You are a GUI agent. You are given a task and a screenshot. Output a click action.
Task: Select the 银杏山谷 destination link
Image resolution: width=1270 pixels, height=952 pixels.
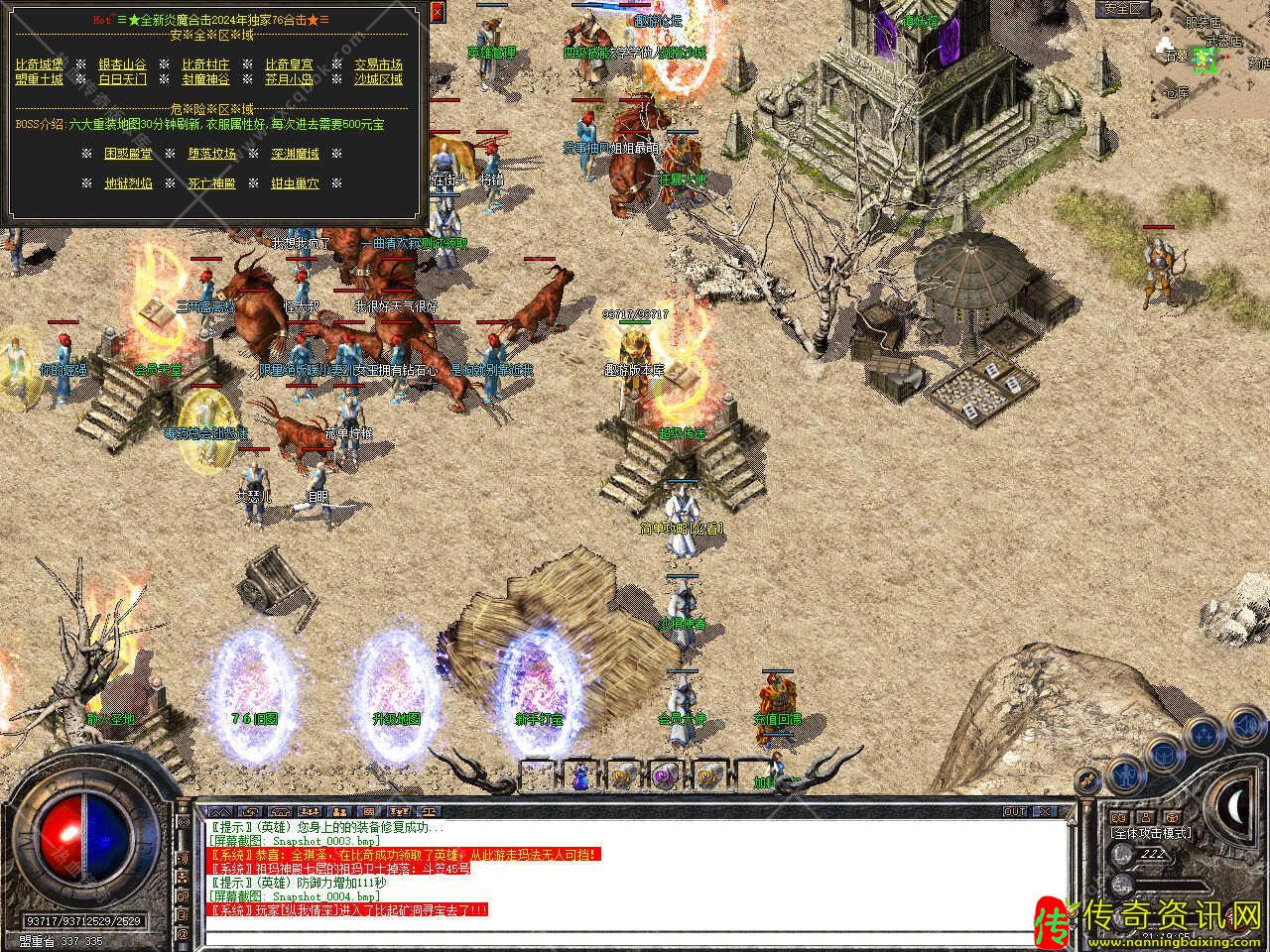(122, 64)
